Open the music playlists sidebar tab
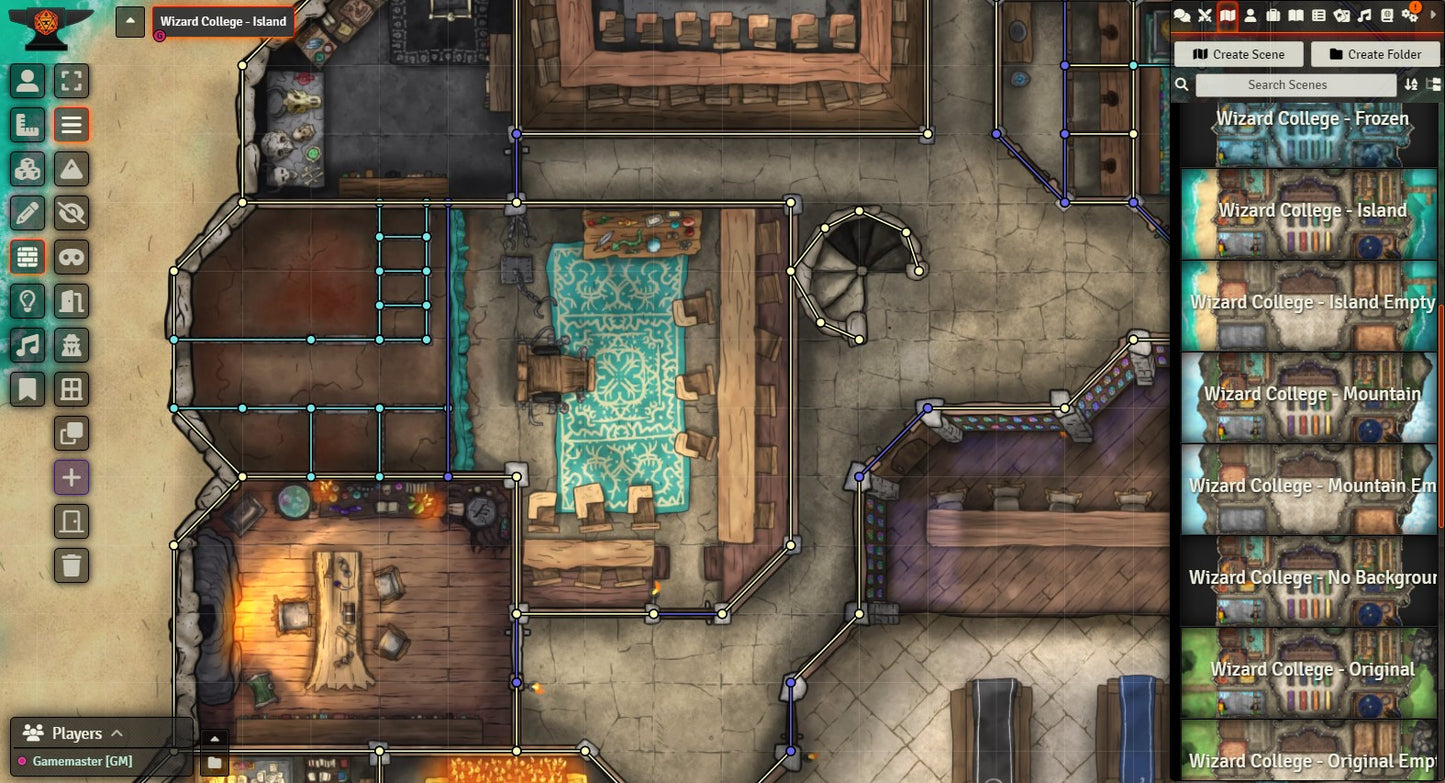 point(1365,15)
